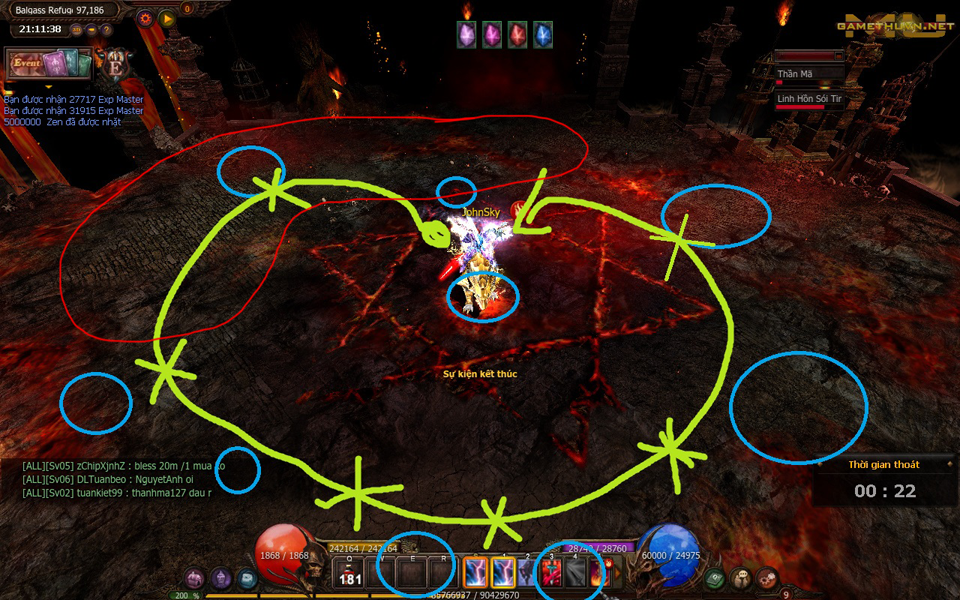
Task: Select the magenta crystal buff icon
Action: point(492,35)
